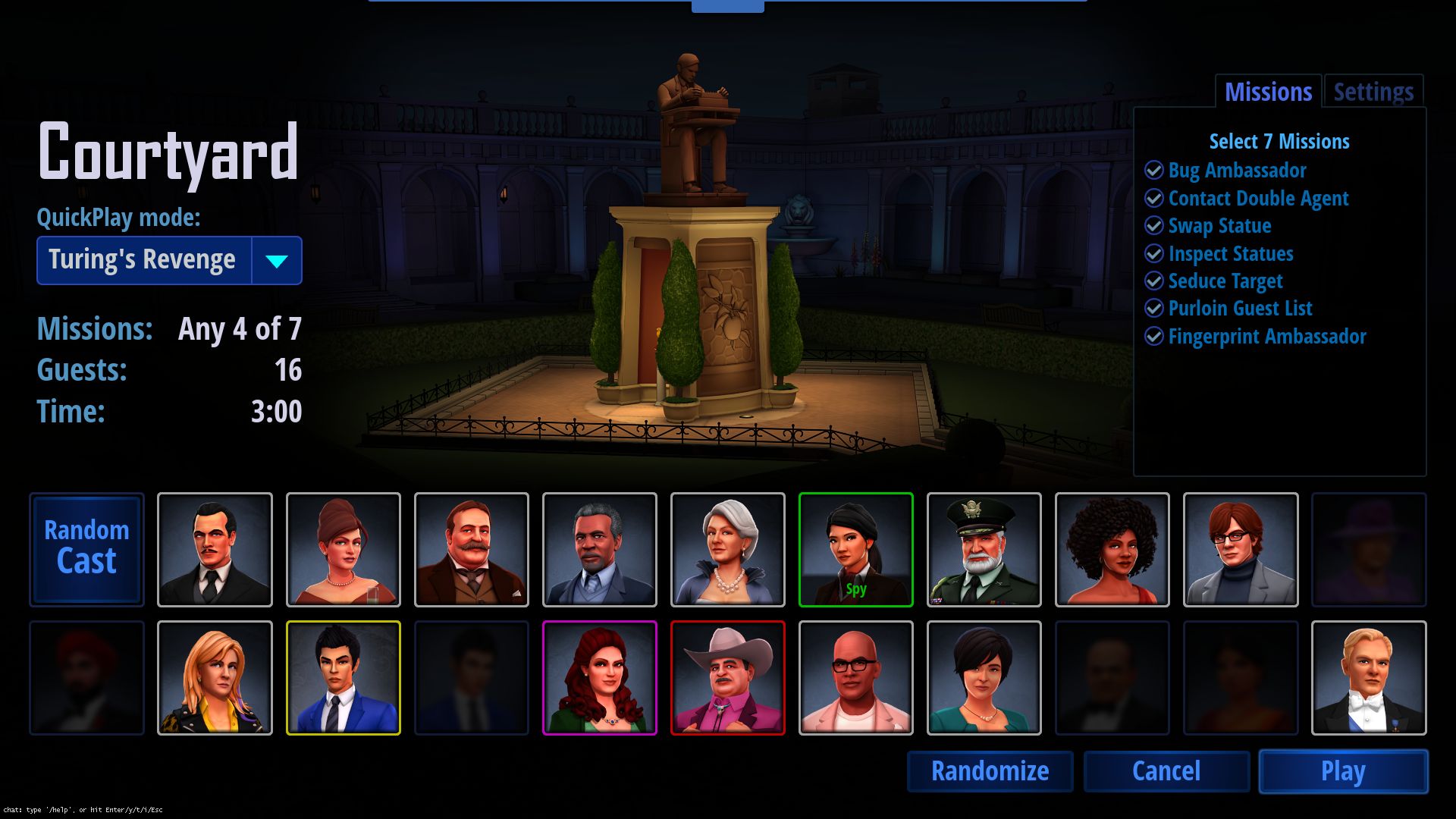Open the Missions tab

(x=1268, y=93)
